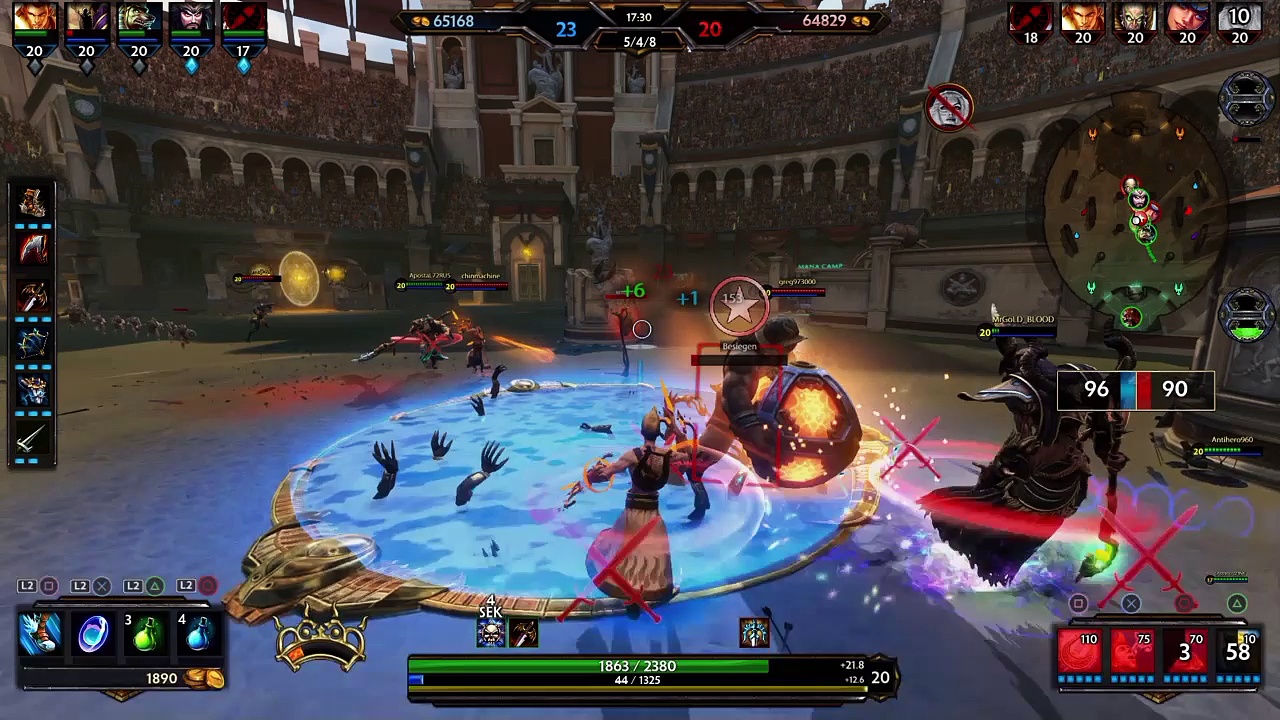1280x720 pixels.
Task: Cast the second ability costing 75 mana
Action: tap(1132, 652)
